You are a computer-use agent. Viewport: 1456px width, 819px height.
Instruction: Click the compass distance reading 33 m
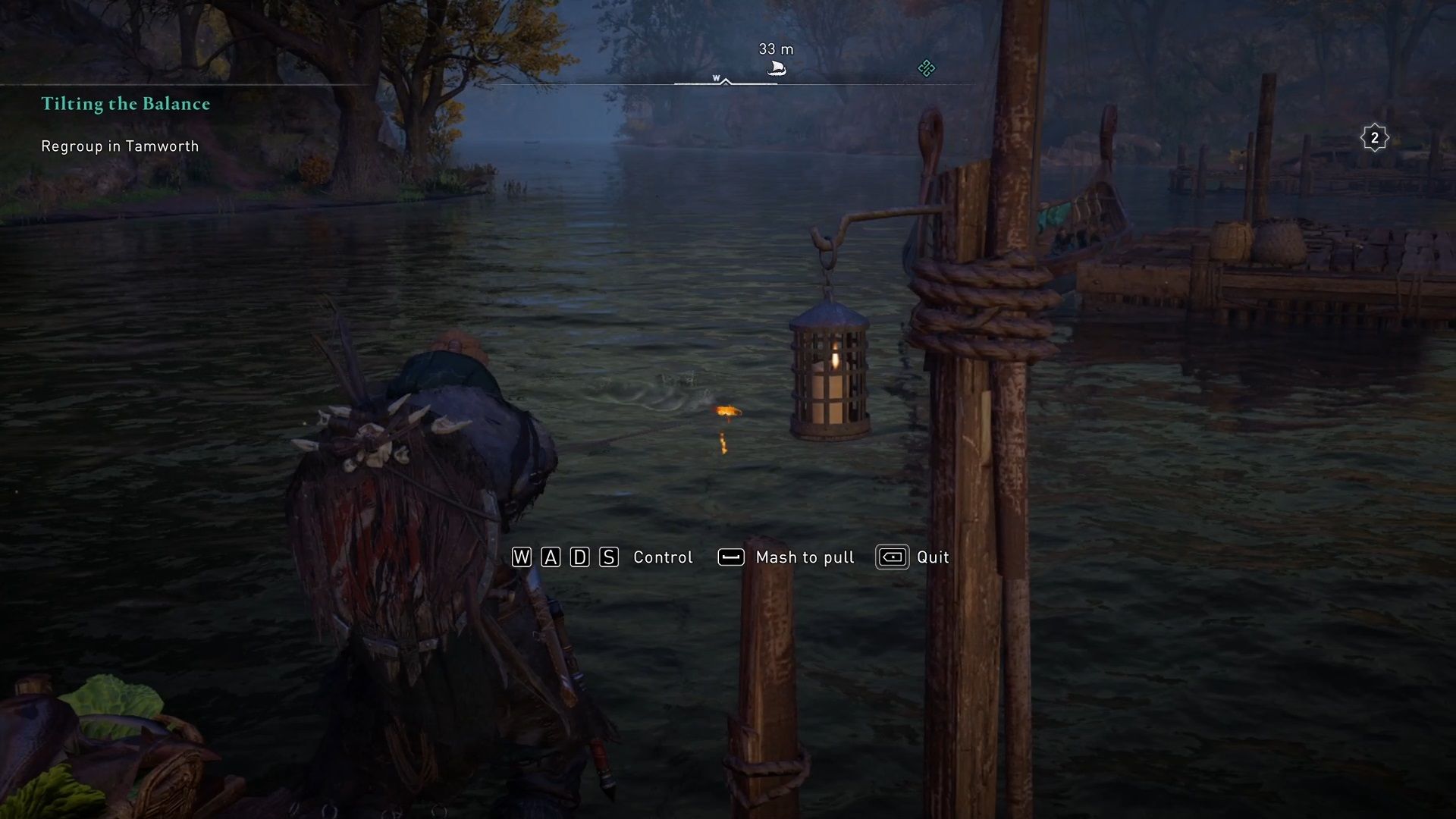click(x=775, y=50)
